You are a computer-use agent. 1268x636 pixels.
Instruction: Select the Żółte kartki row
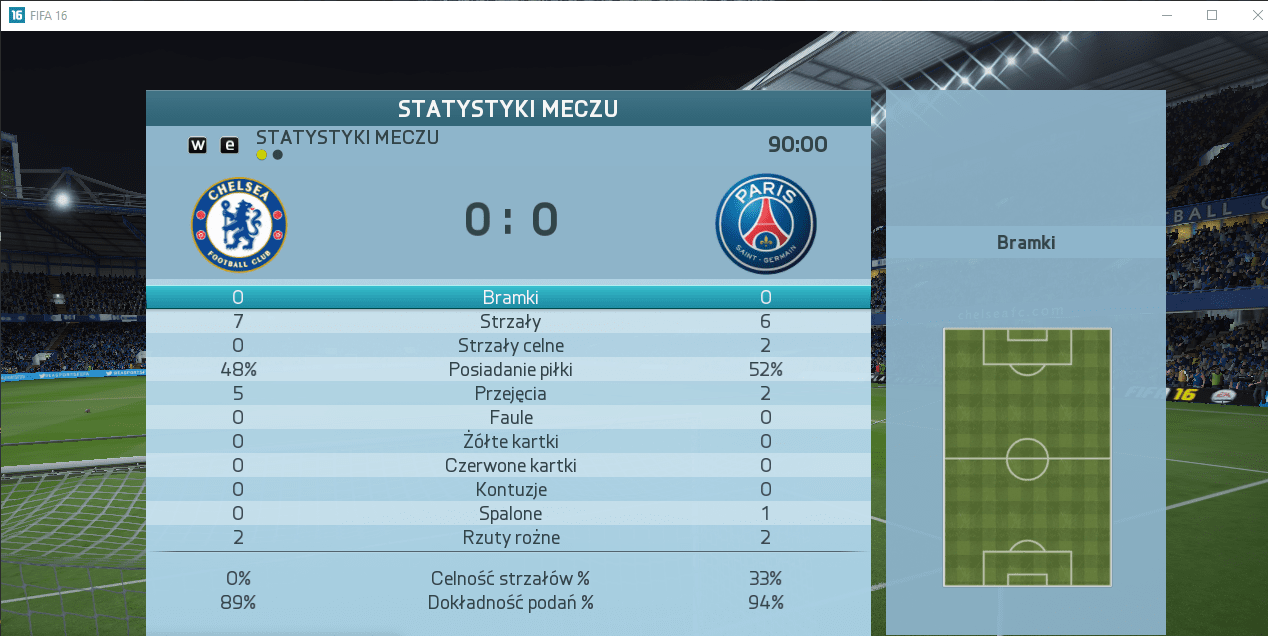click(510, 441)
